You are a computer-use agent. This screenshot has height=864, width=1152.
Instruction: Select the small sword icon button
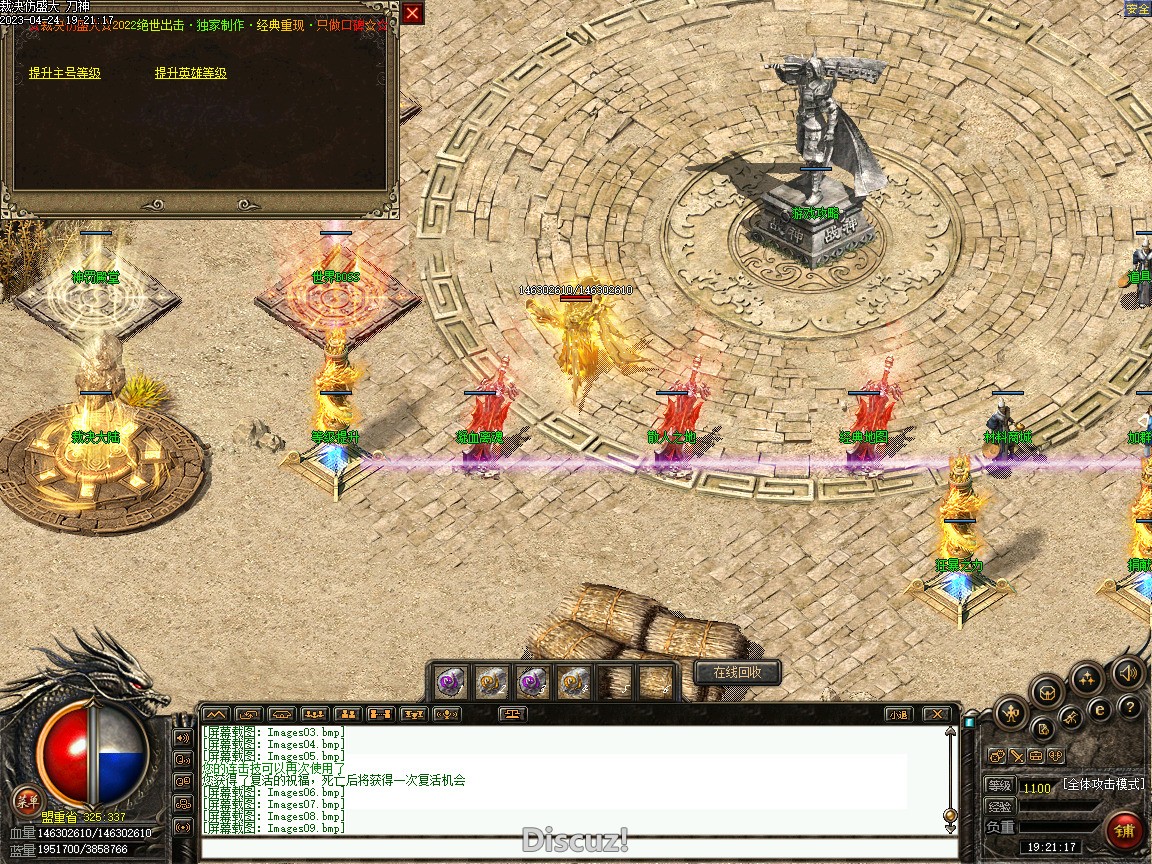coord(1016,756)
